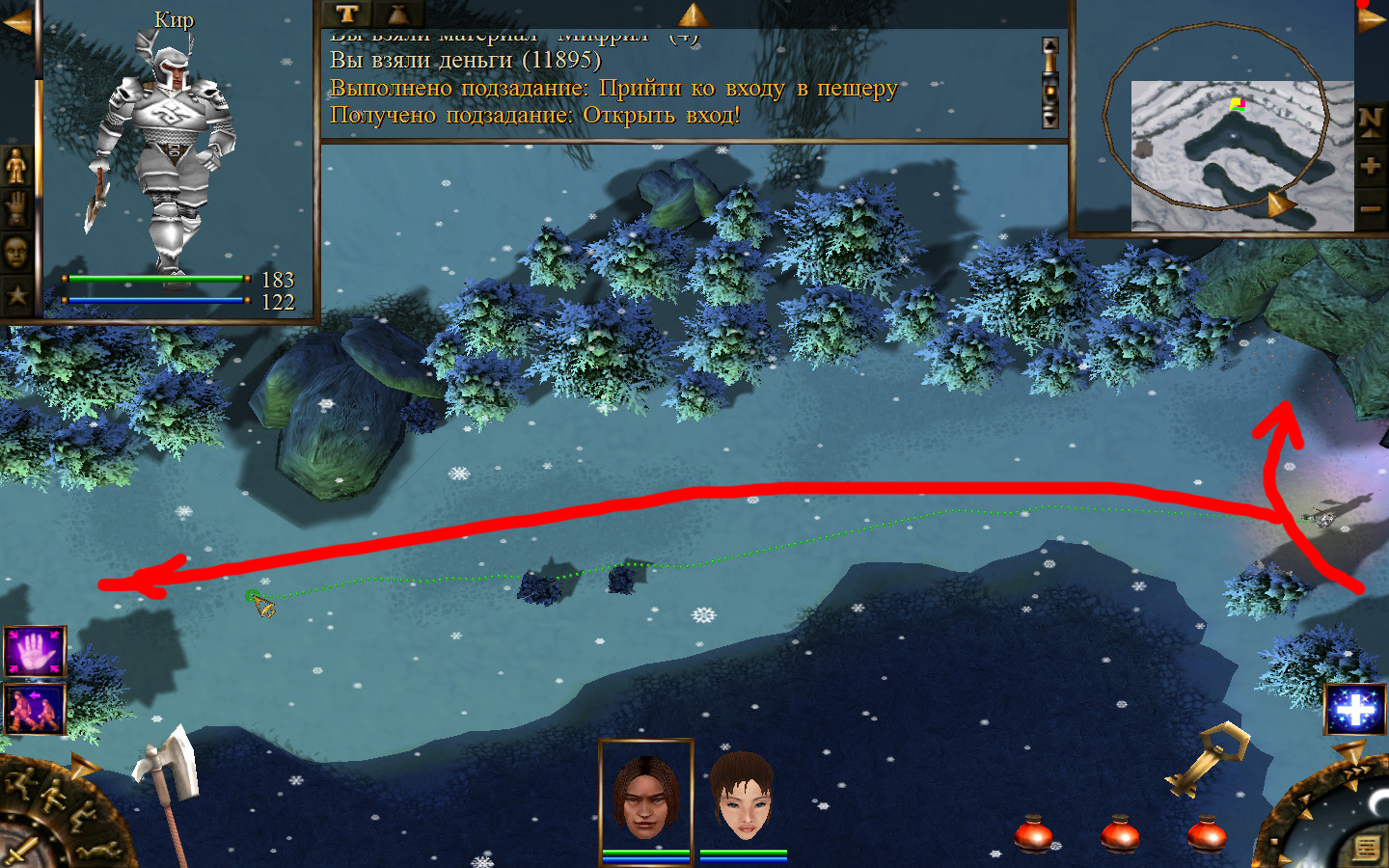
Task: Open the glove hand panel button
Action: pos(16,208)
